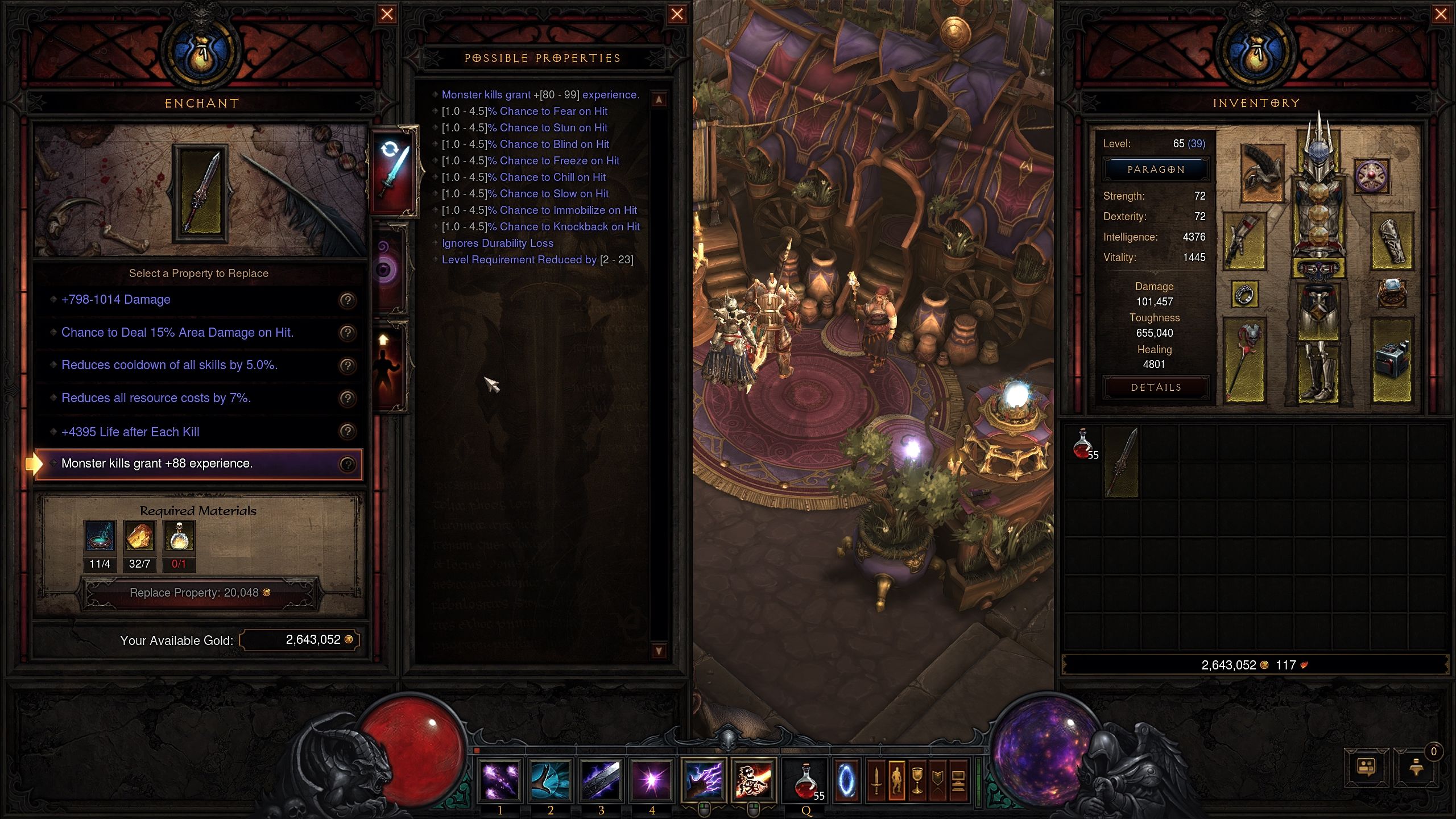
Task: Select the health potion in inventory
Action: (1083, 444)
